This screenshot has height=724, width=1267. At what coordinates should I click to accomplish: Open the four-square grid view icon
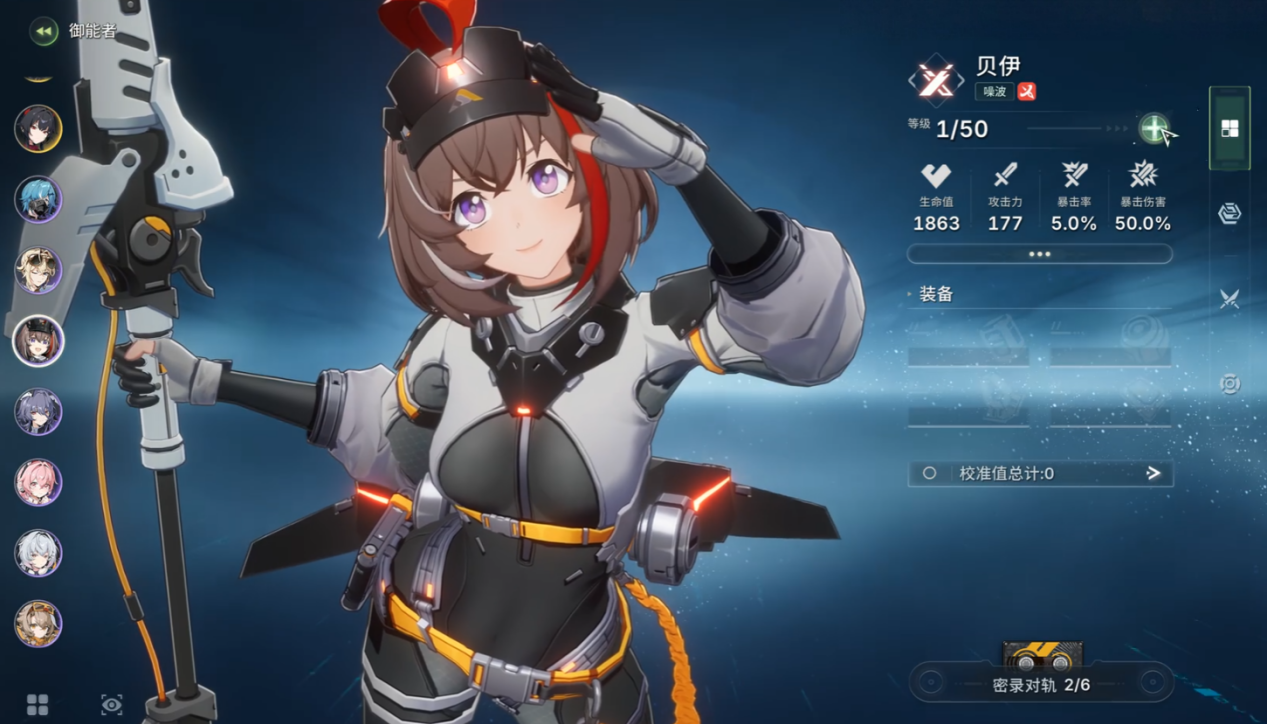tap(37, 705)
